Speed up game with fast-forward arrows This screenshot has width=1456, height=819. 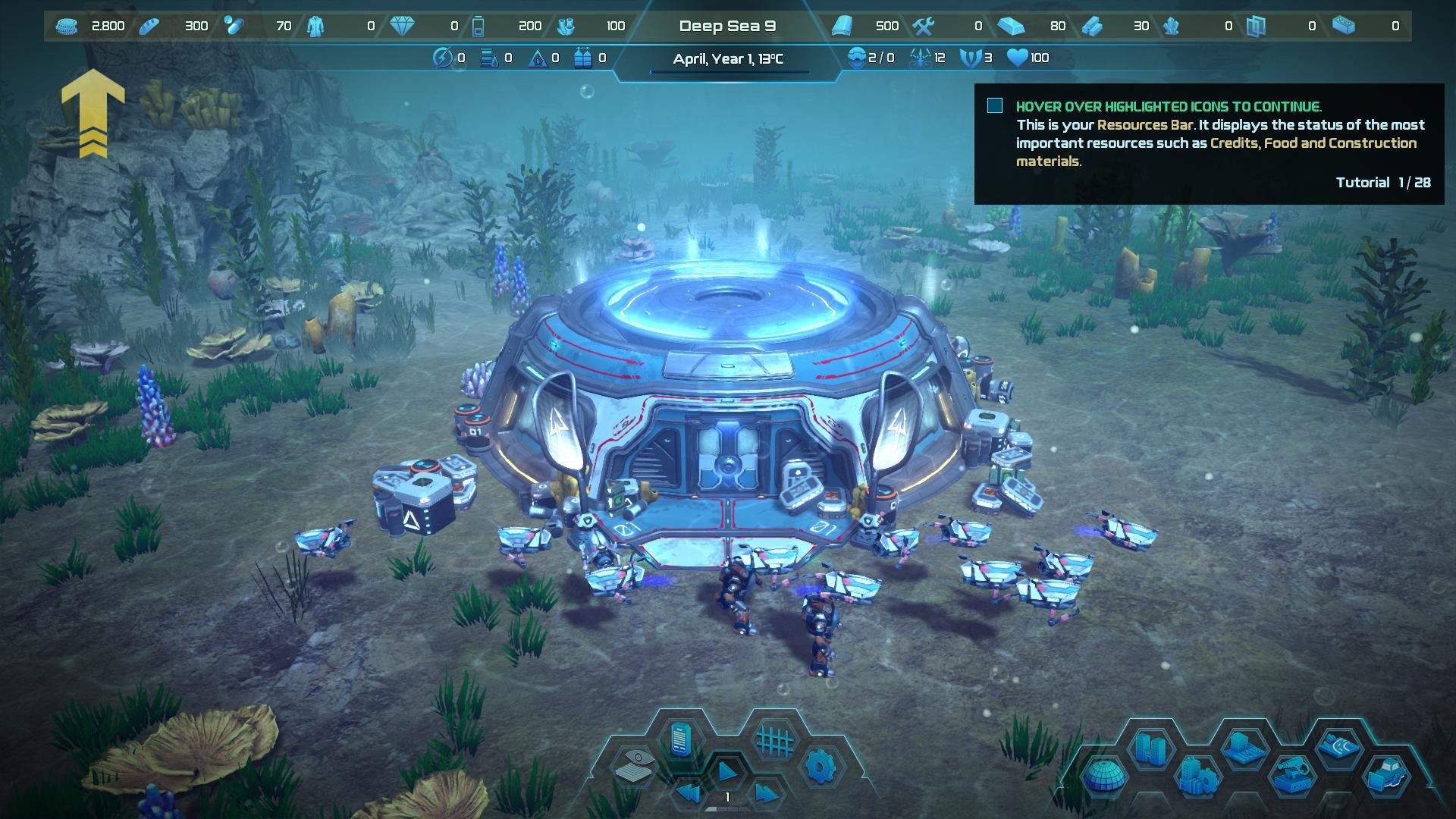764,793
